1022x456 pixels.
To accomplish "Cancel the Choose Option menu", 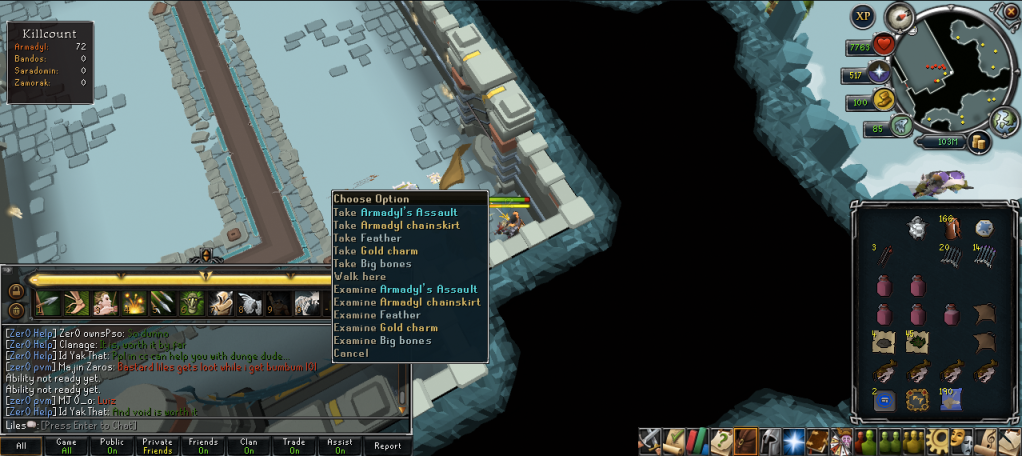I will tap(351, 353).
